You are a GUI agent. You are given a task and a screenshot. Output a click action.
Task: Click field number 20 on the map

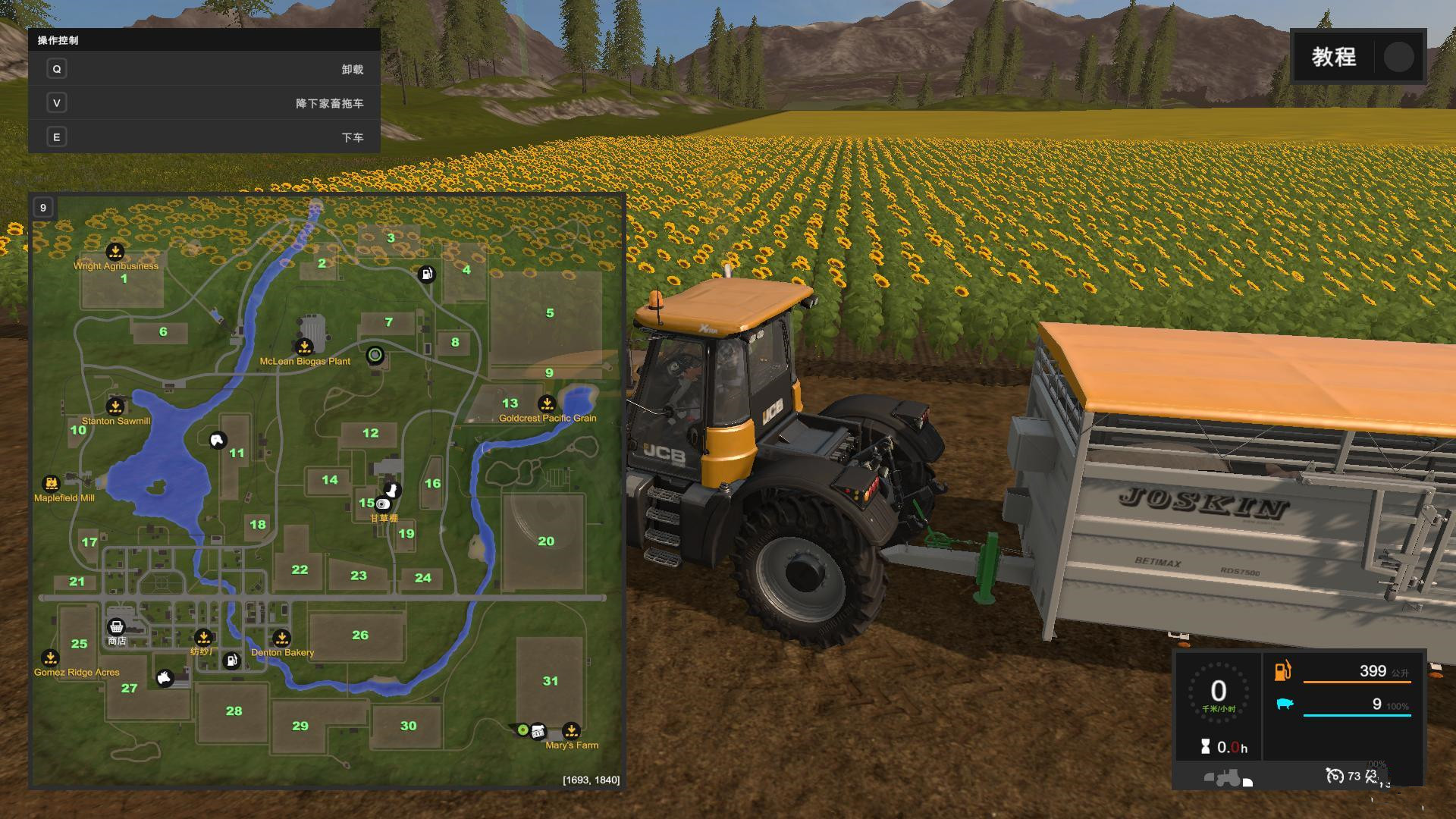(x=546, y=541)
